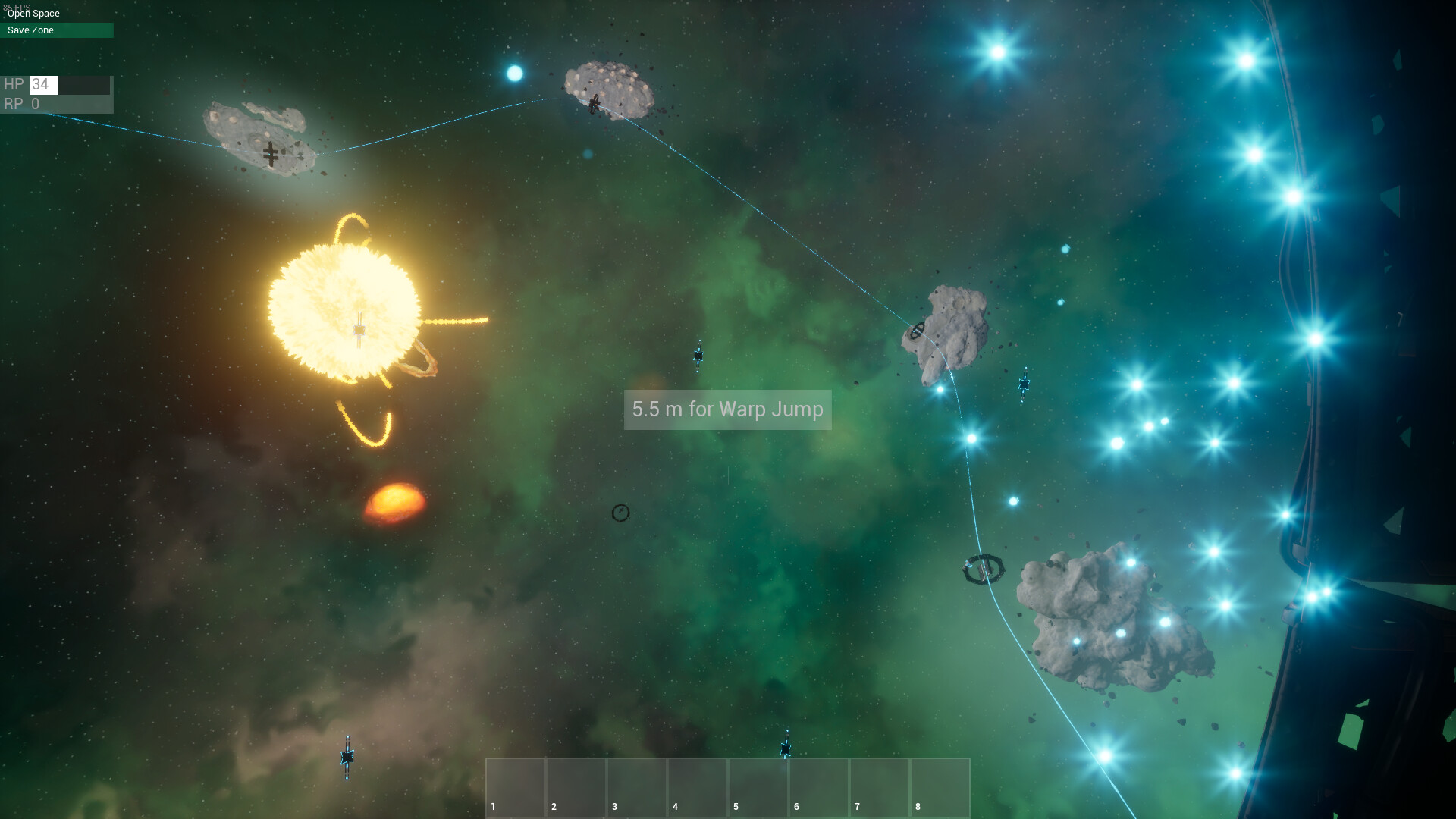1456x819 pixels.
Task: Click the station marker on the top-left asteroid
Action: pyautogui.click(x=269, y=154)
